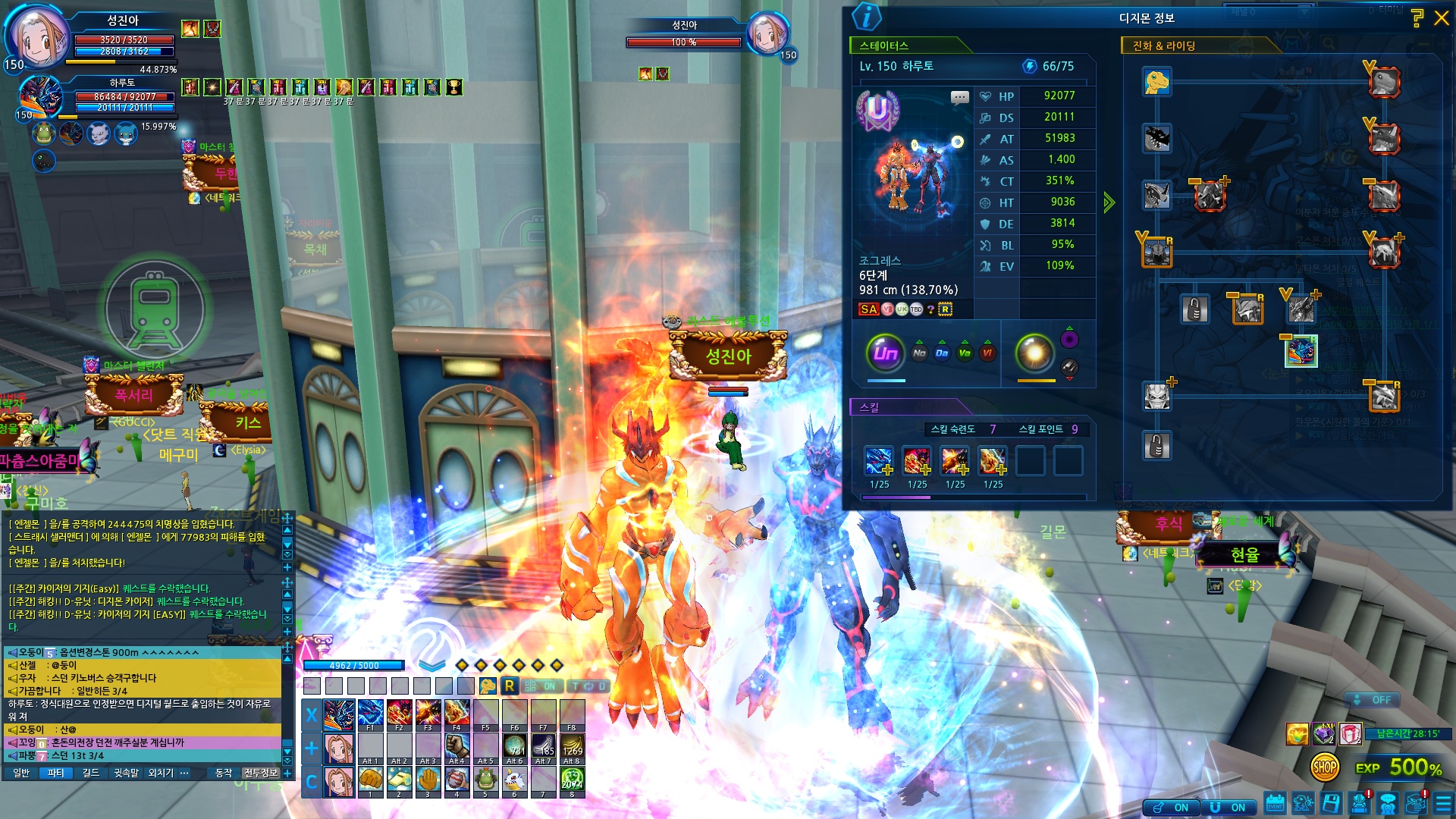The height and width of the screenshot is (819, 1456).
Task: Use the banana item in Alt 8 slot
Action: click(x=572, y=747)
